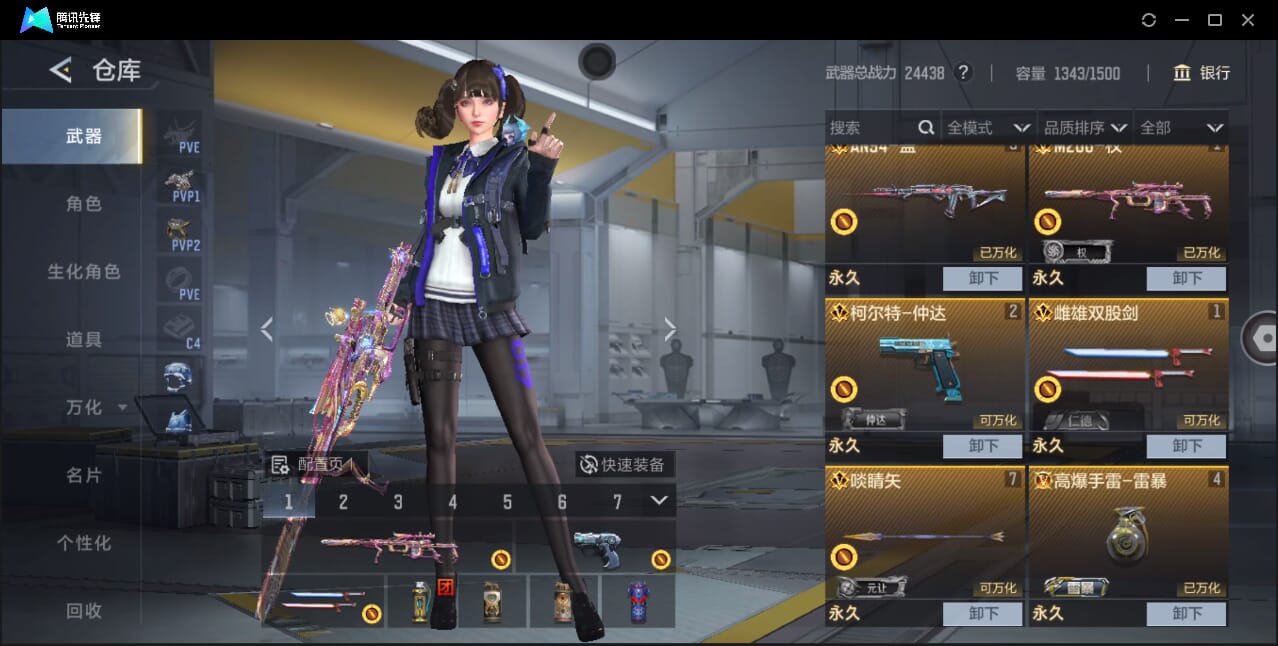Open the 生化角色 category
The width and height of the screenshot is (1278, 646).
84,272
